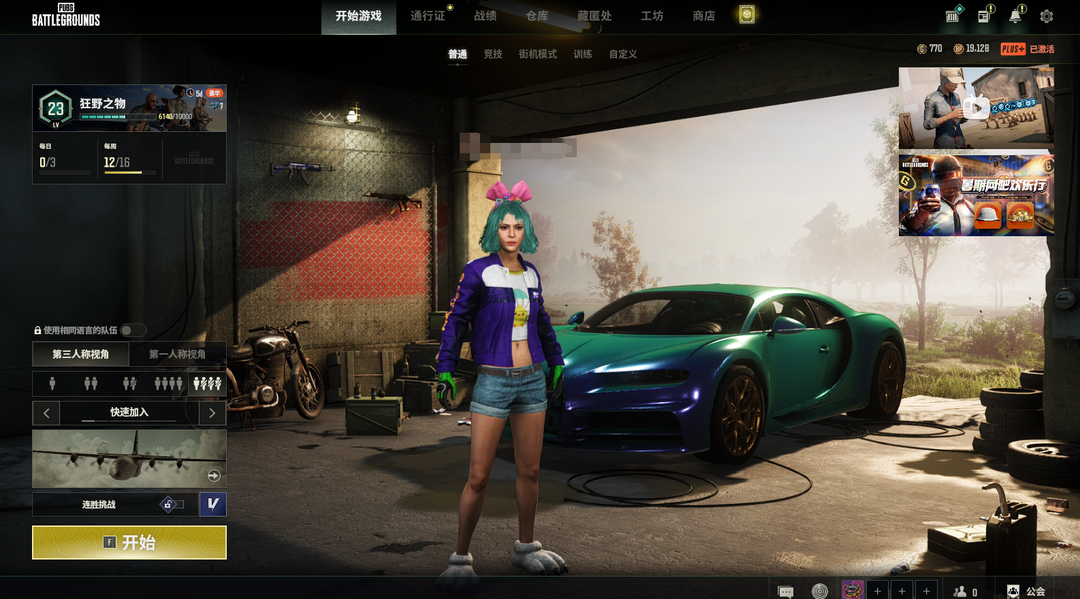
Task: Switch to 街机模式 (Arcade) sub-tab
Action: [x=537, y=54]
